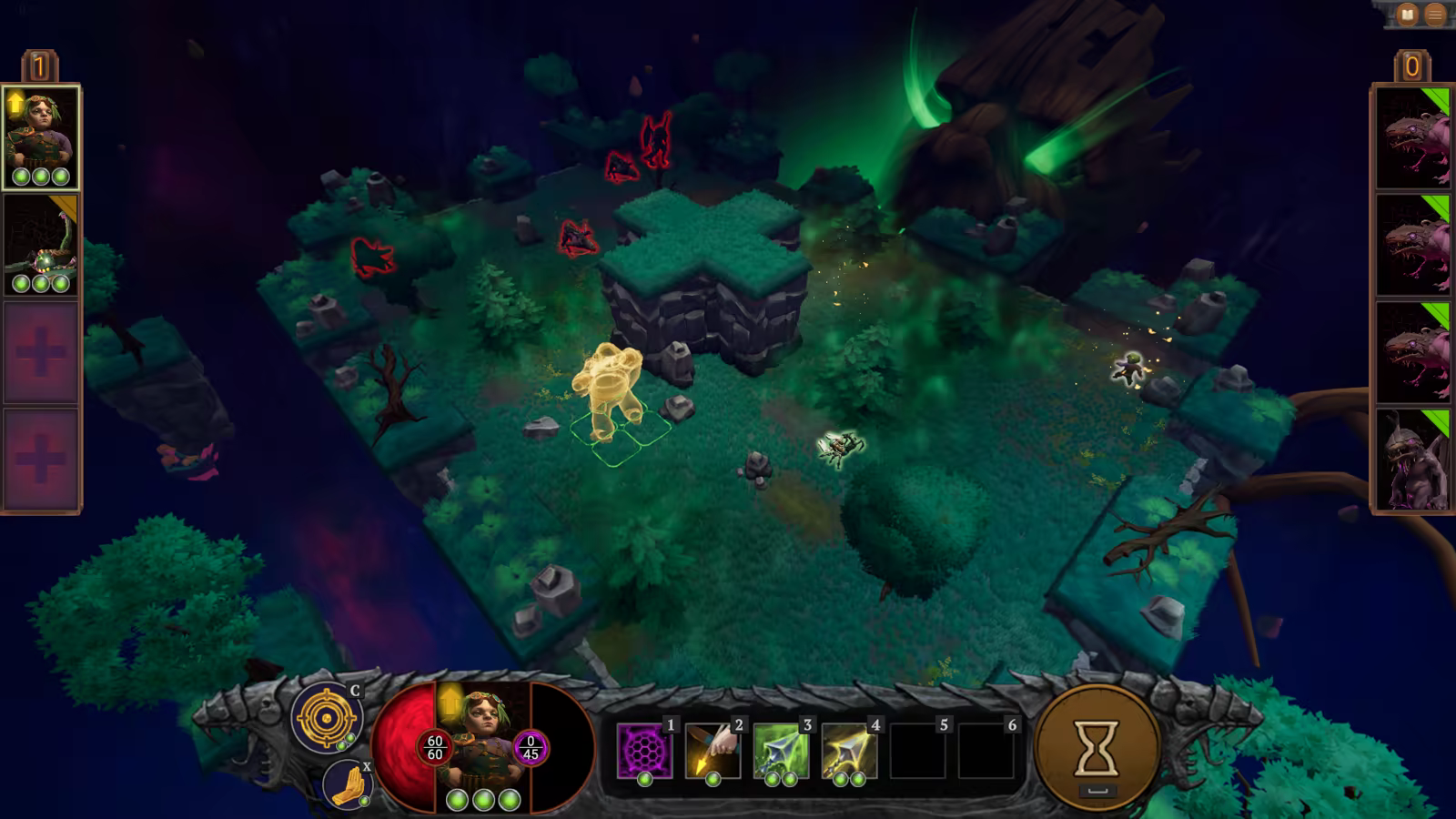
Task: Open the hamburger game menu
Action: [x=1435, y=15]
